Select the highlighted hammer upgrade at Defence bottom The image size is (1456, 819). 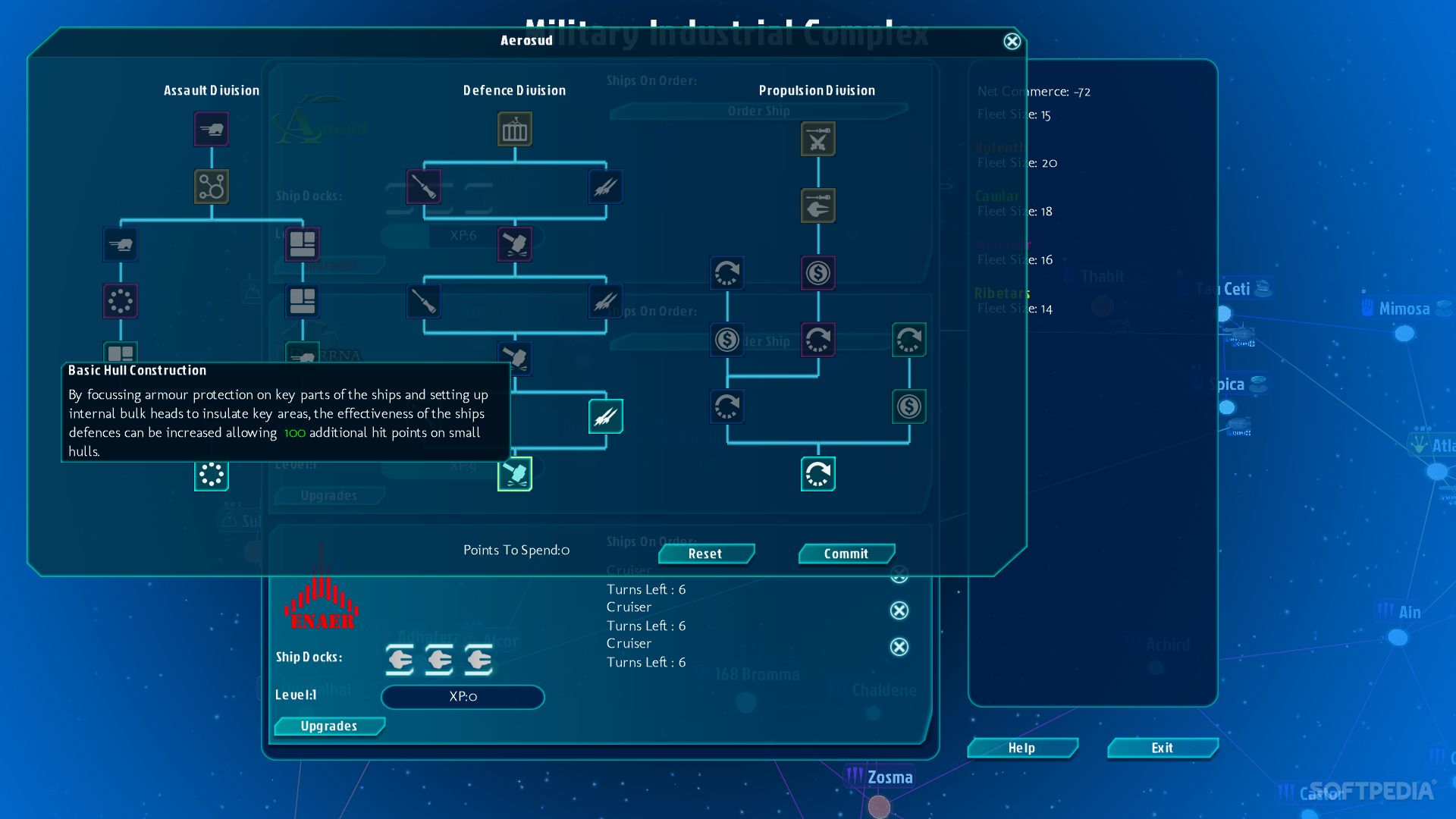(x=515, y=475)
